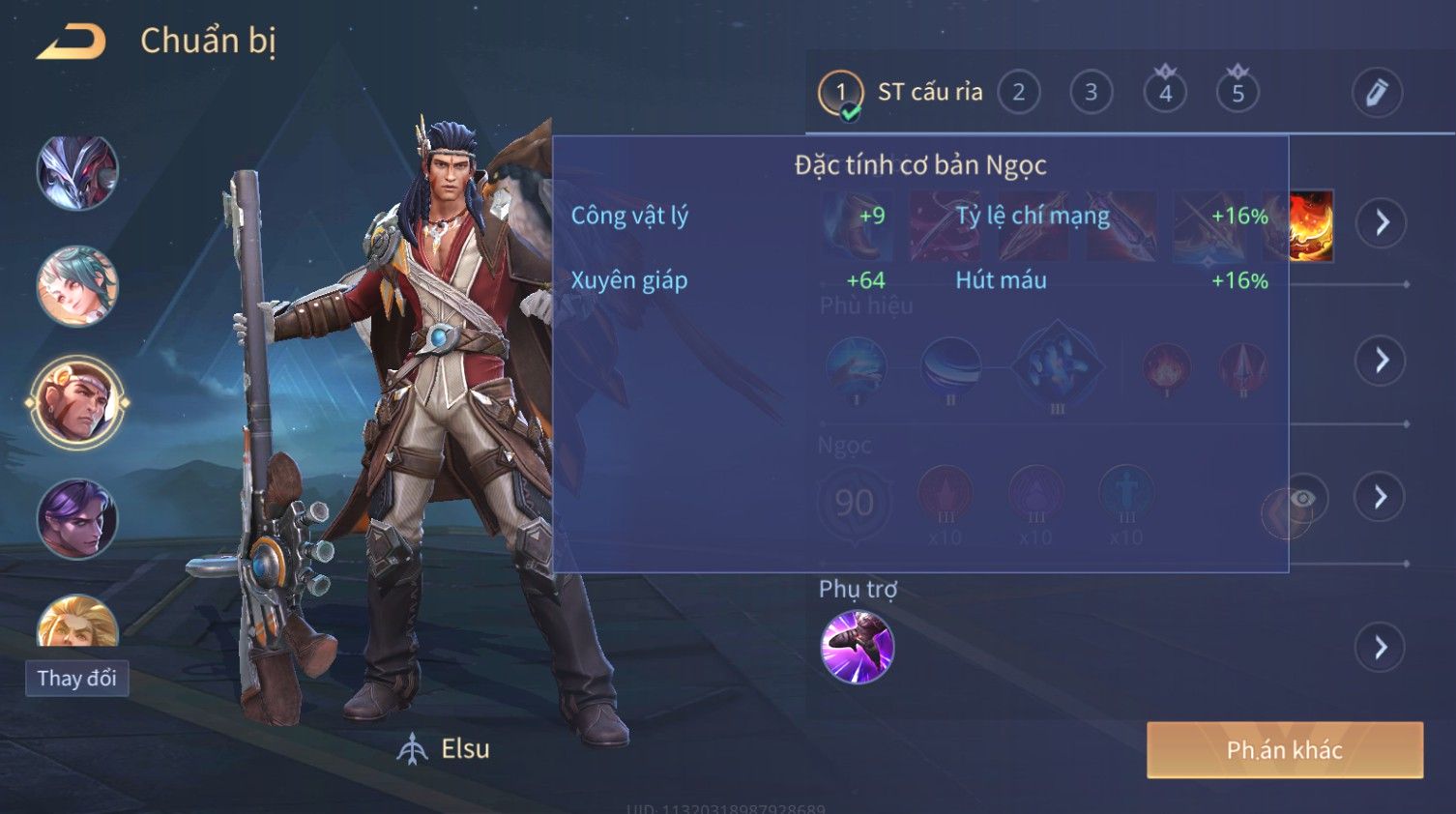Toggle the eye icon in Ngọc row
Screen dimensions: 1456x814
click(1303, 498)
